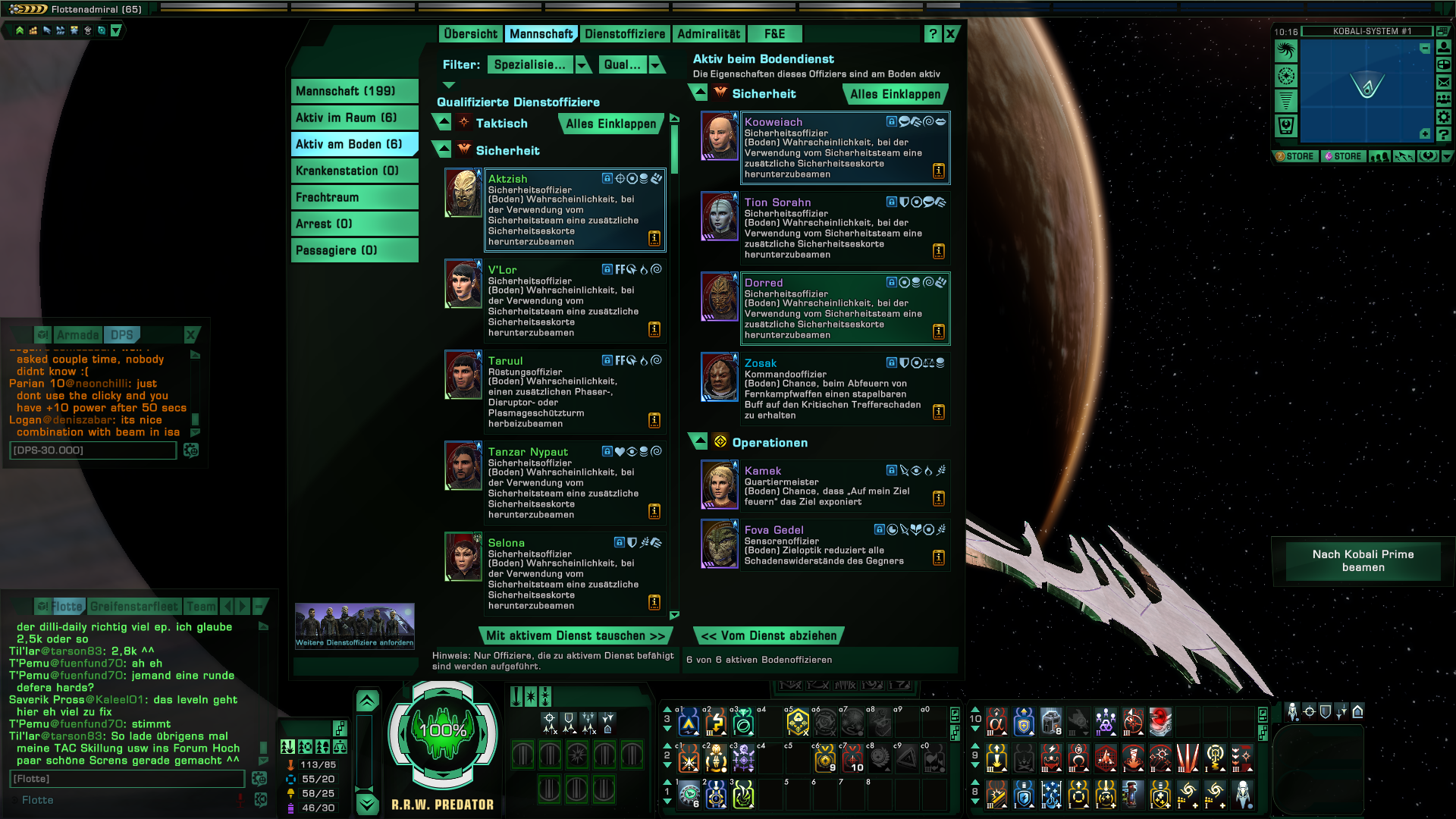1456x819 pixels.
Task: Beam down with Nach Kobali Prime beamen
Action: click(1363, 561)
